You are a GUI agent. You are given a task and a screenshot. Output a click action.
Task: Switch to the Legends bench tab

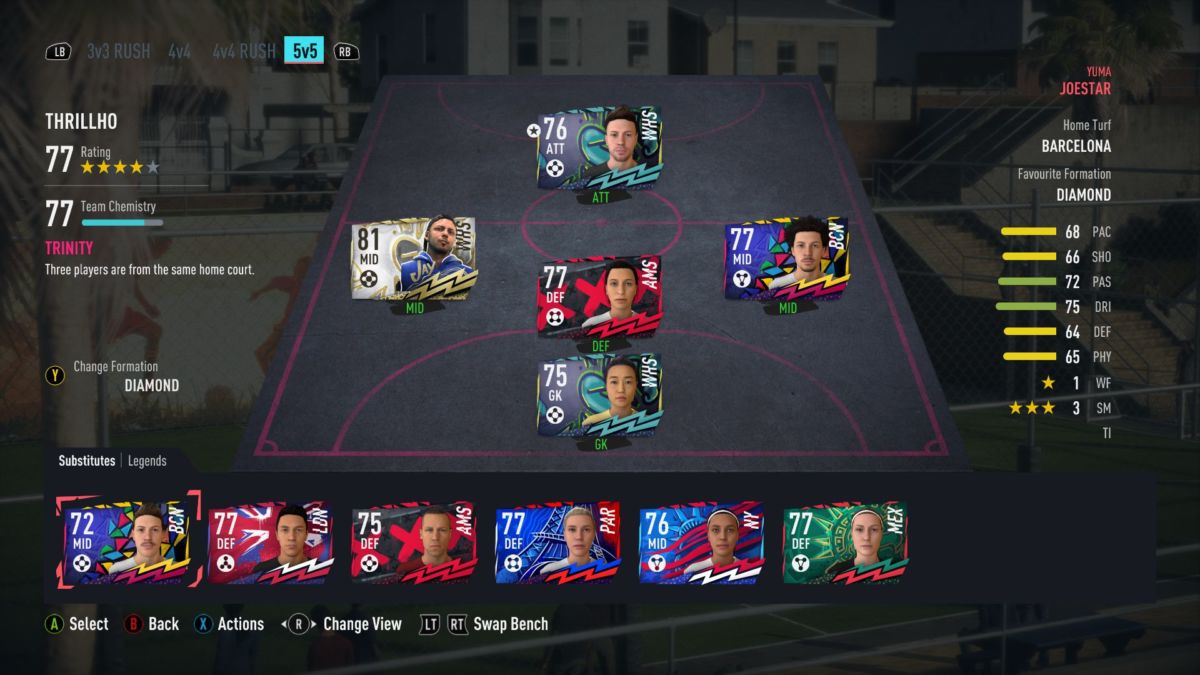(x=147, y=461)
